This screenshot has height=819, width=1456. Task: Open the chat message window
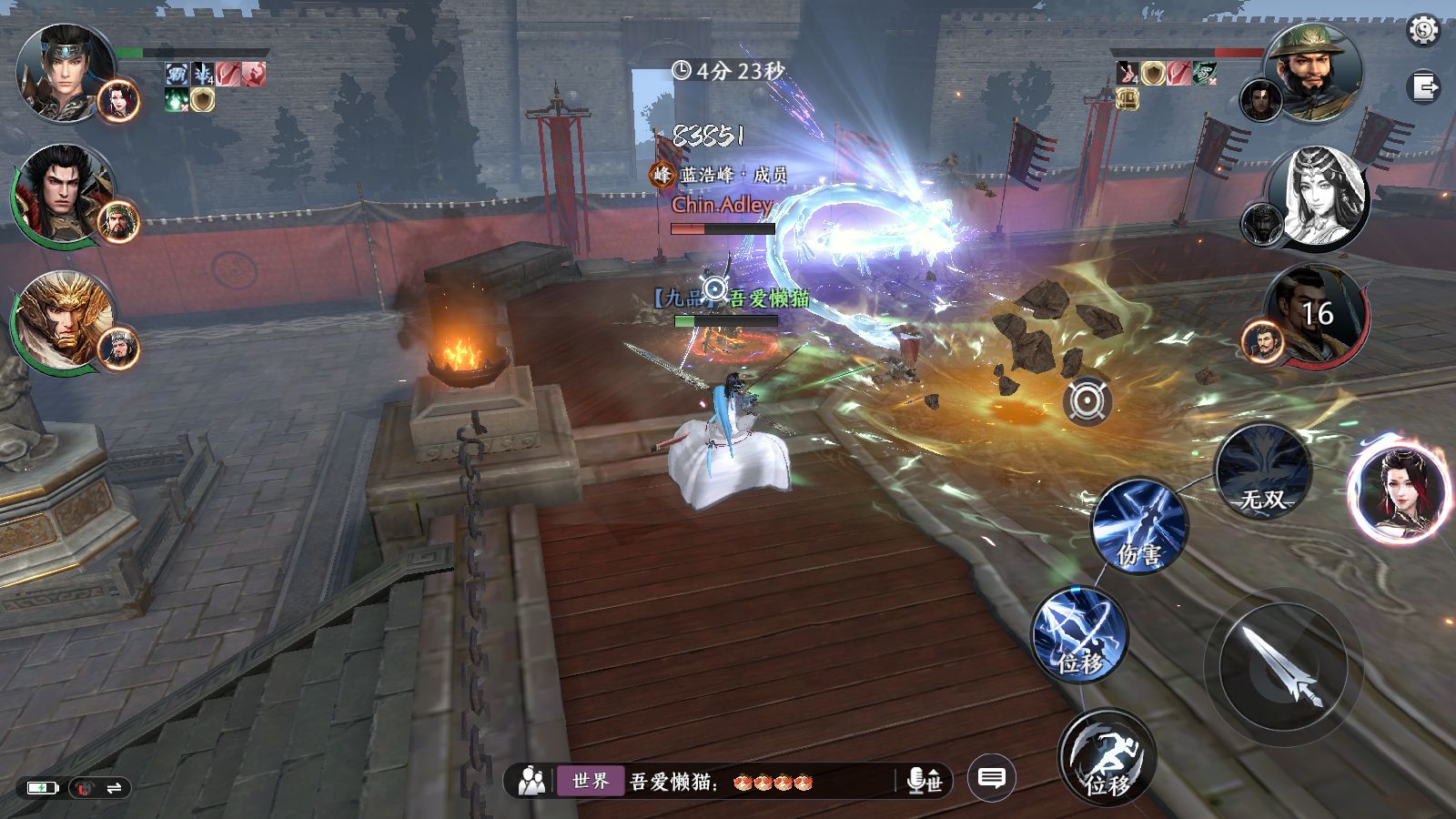tap(991, 778)
